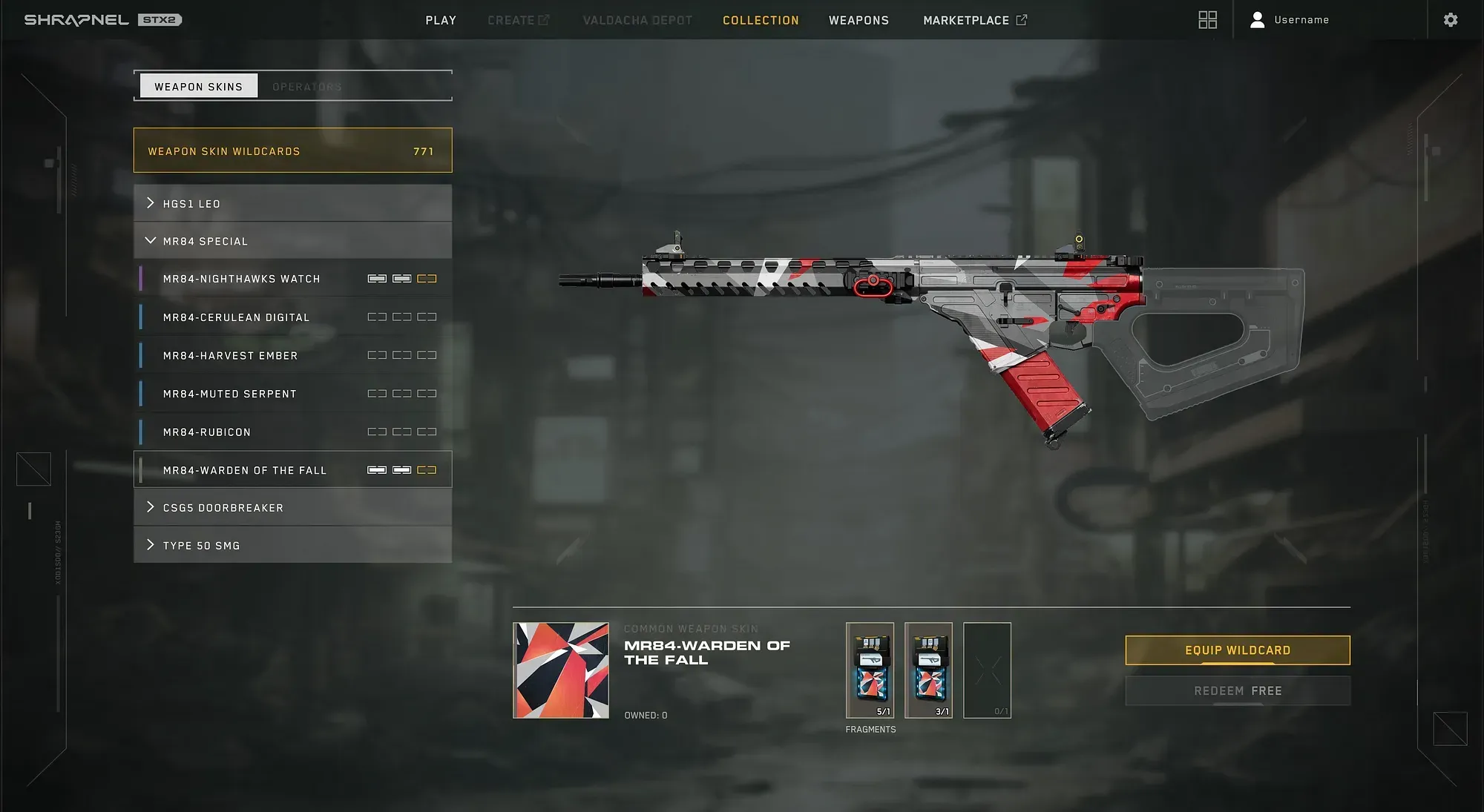This screenshot has width=1484, height=812.
Task: Toggle the first fragment indicator on MR84-Nighthawks Watch
Action: point(376,278)
